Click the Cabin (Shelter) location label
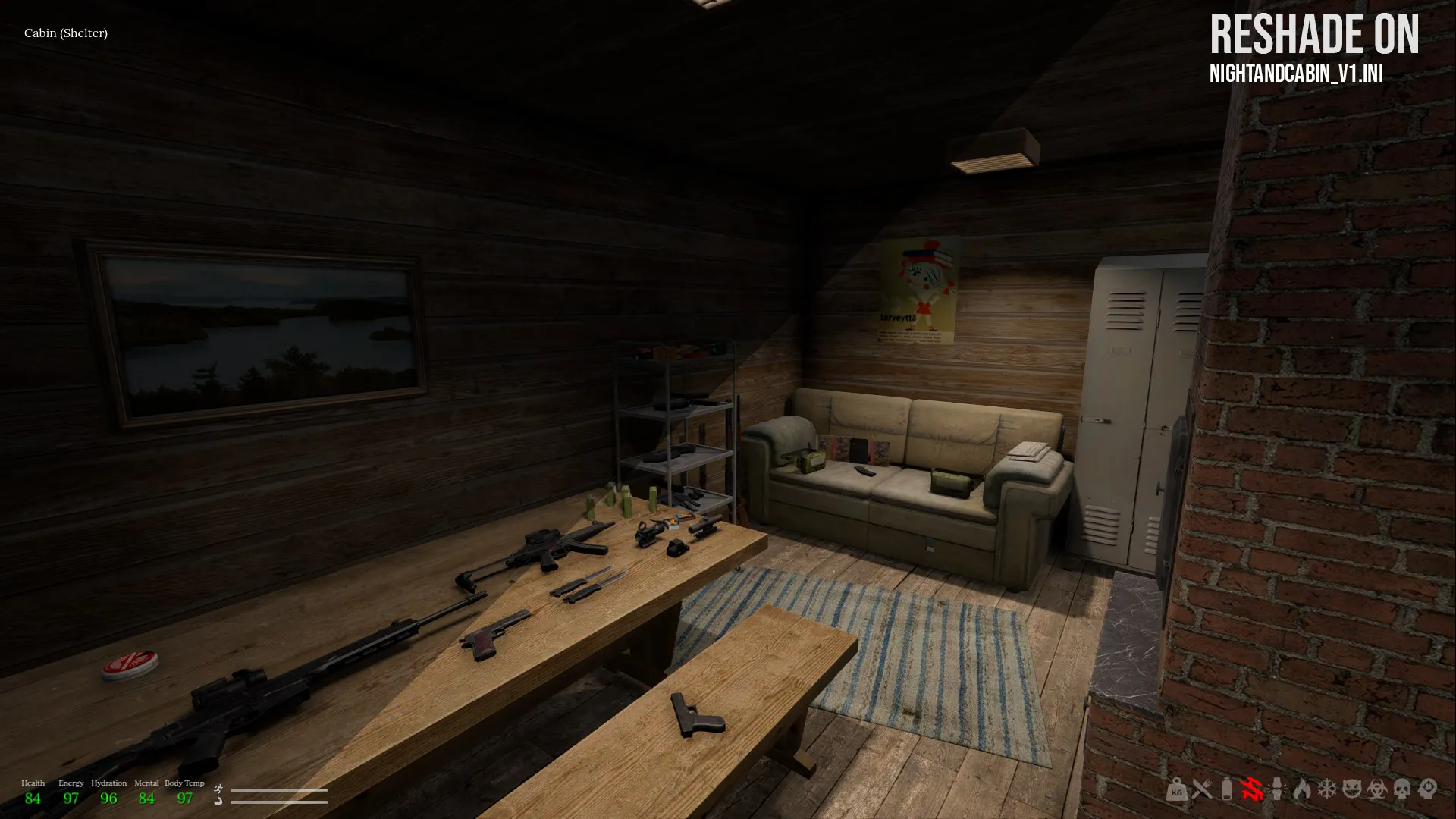 pos(65,33)
